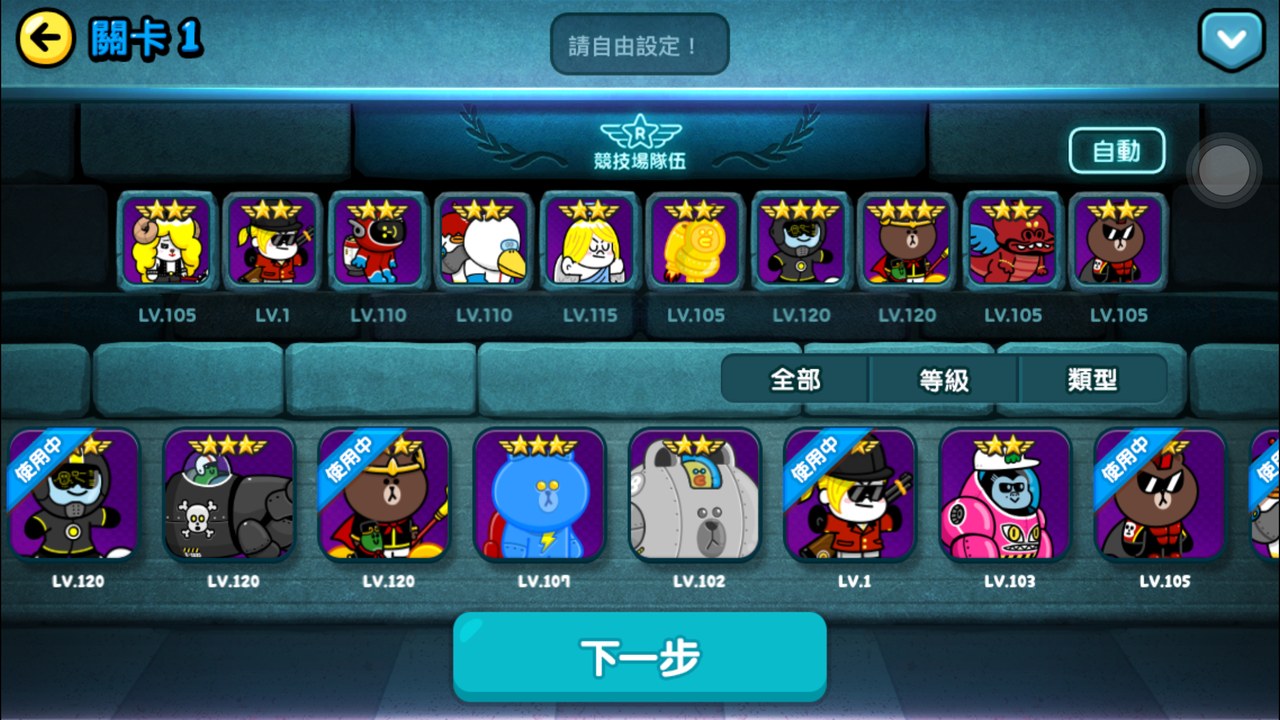Image resolution: width=1280 pixels, height=720 pixels.
Task: Click the 請自由設定 text input field
Action: tap(639, 43)
